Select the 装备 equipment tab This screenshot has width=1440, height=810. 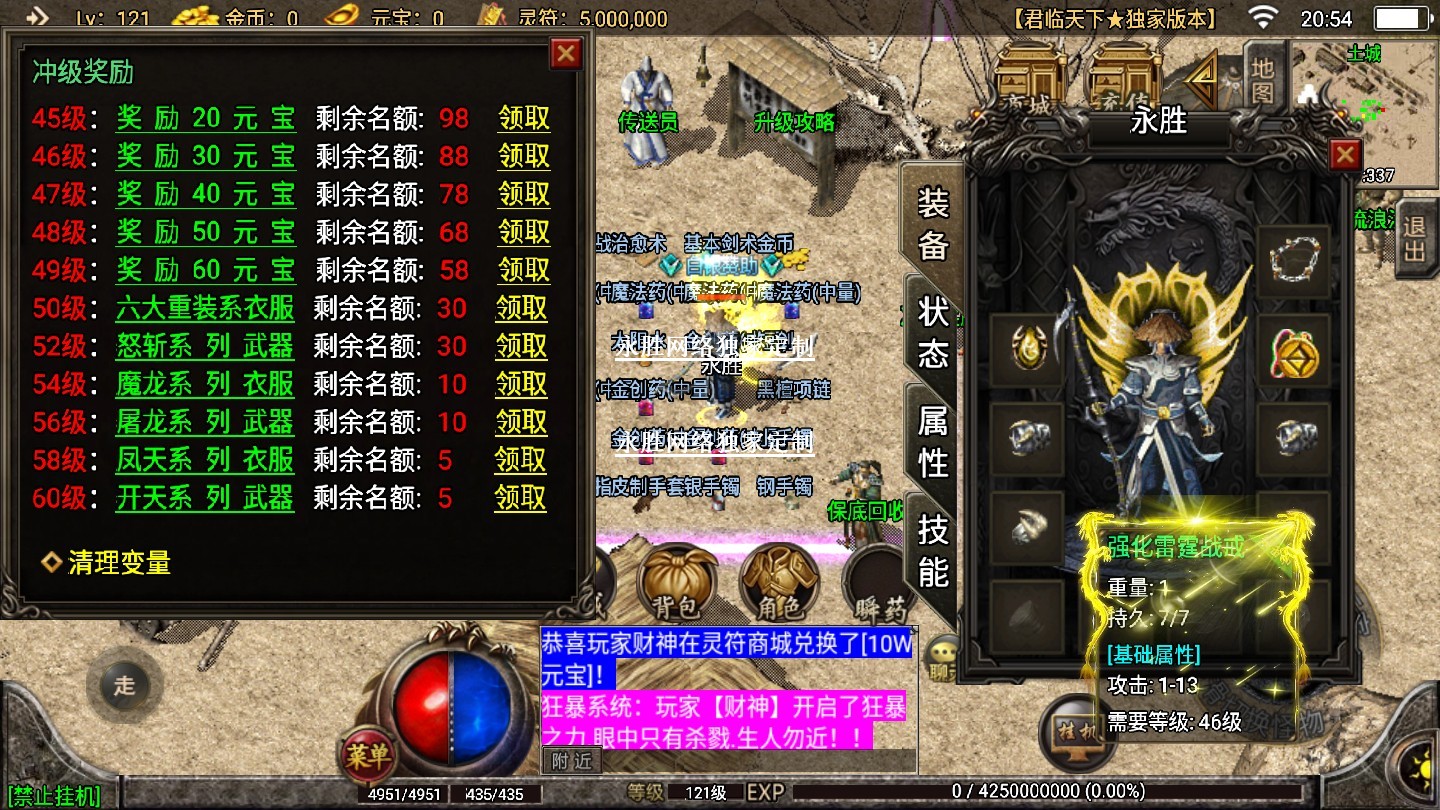[932, 224]
